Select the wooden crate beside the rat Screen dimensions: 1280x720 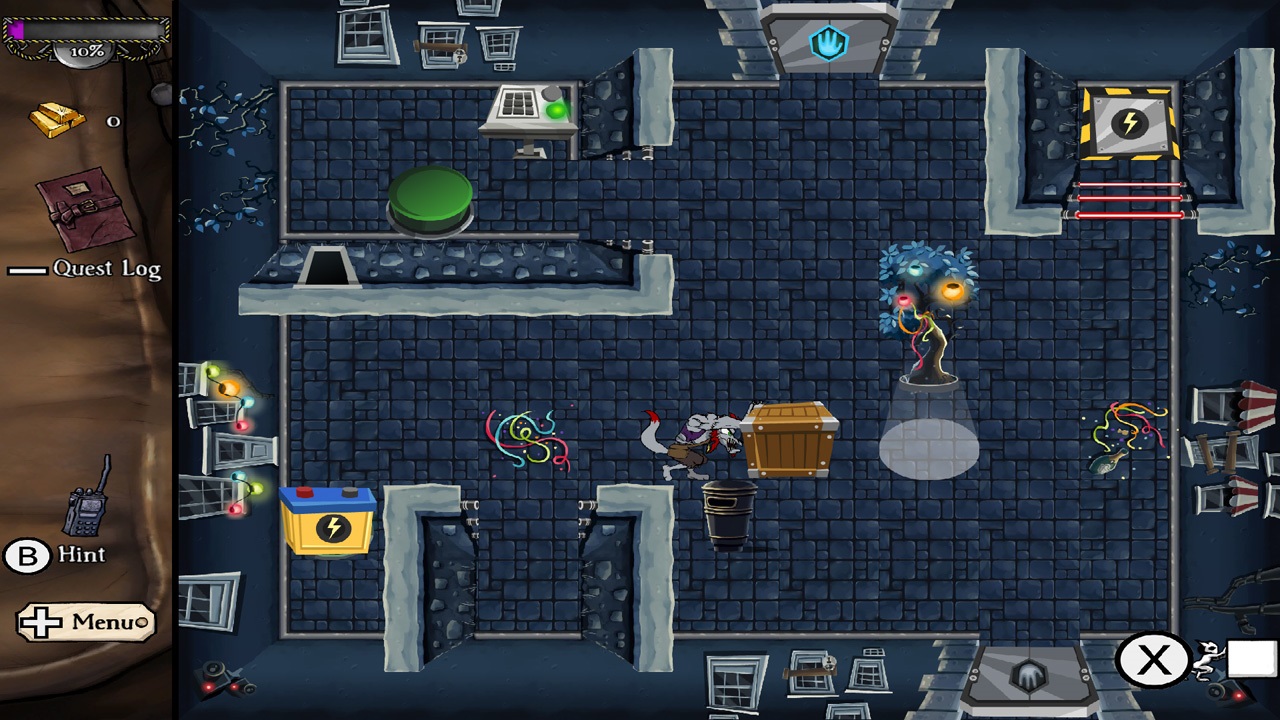click(787, 440)
